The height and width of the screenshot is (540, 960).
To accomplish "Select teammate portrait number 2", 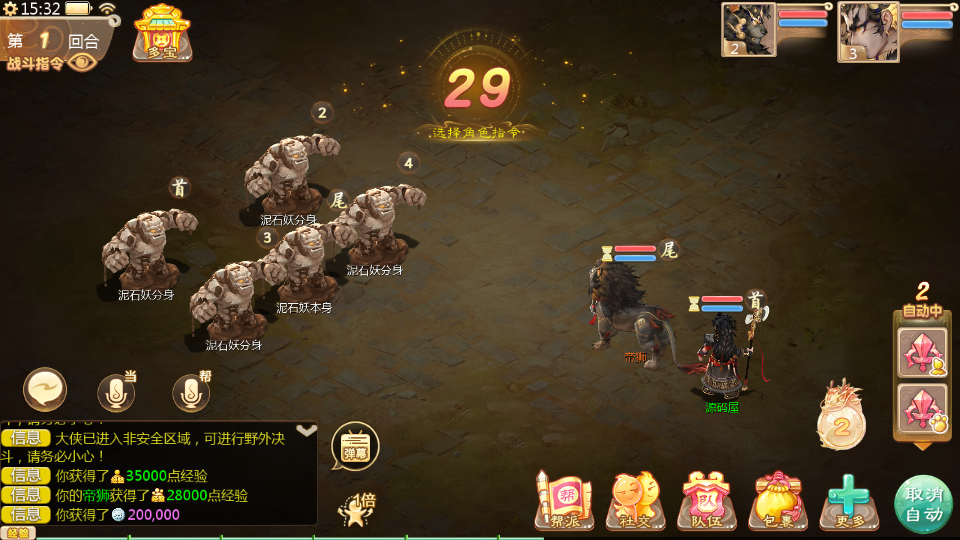I will pyautogui.click(x=749, y=29).
